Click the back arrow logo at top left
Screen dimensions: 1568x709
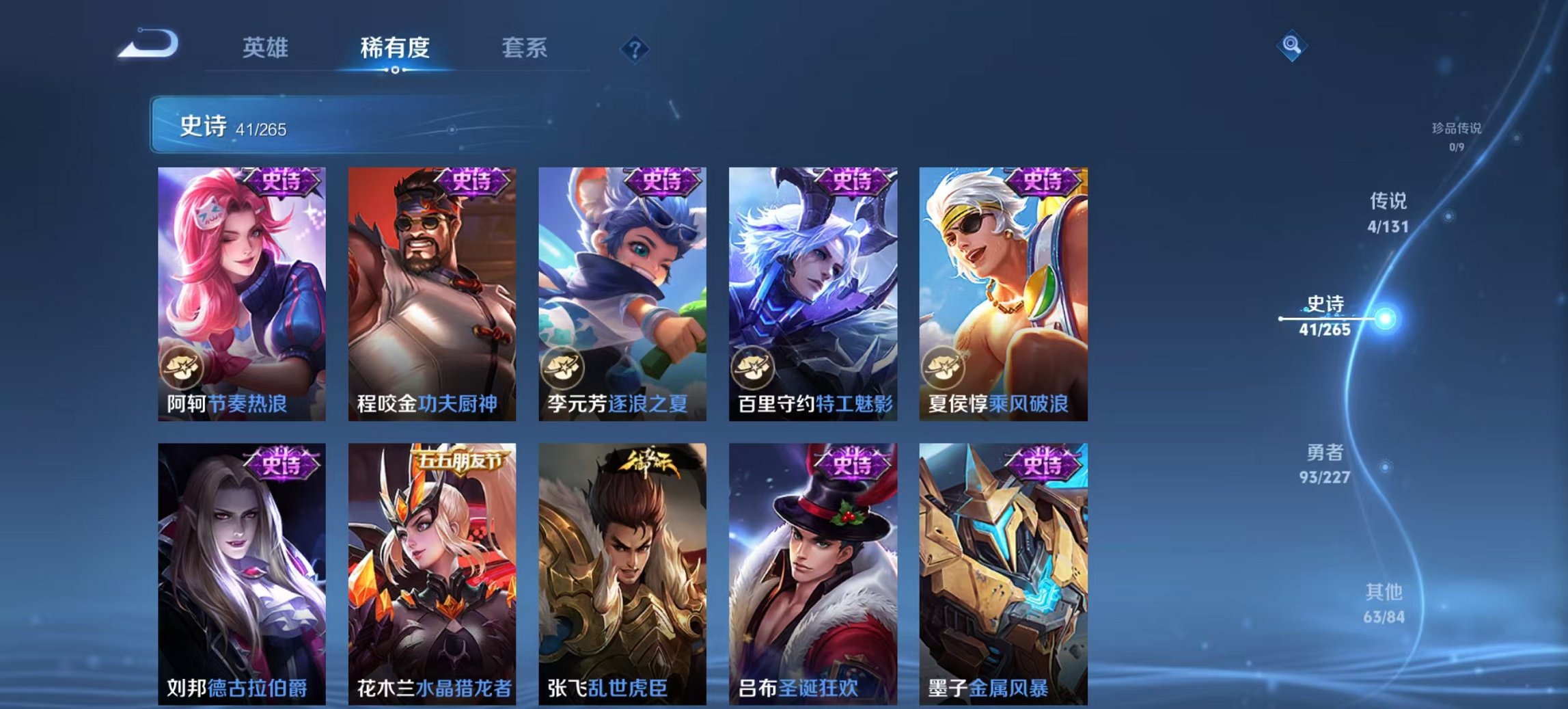point(147,45)
